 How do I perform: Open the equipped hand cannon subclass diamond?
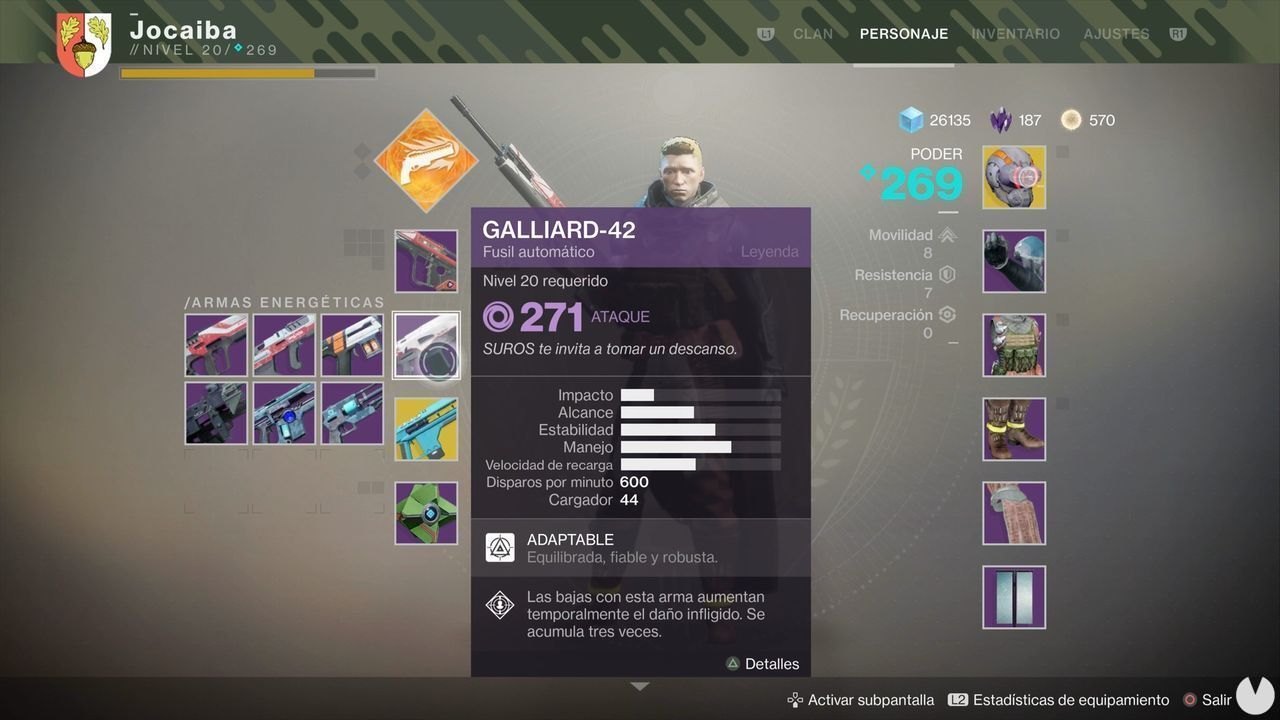[x=426, y=160]
